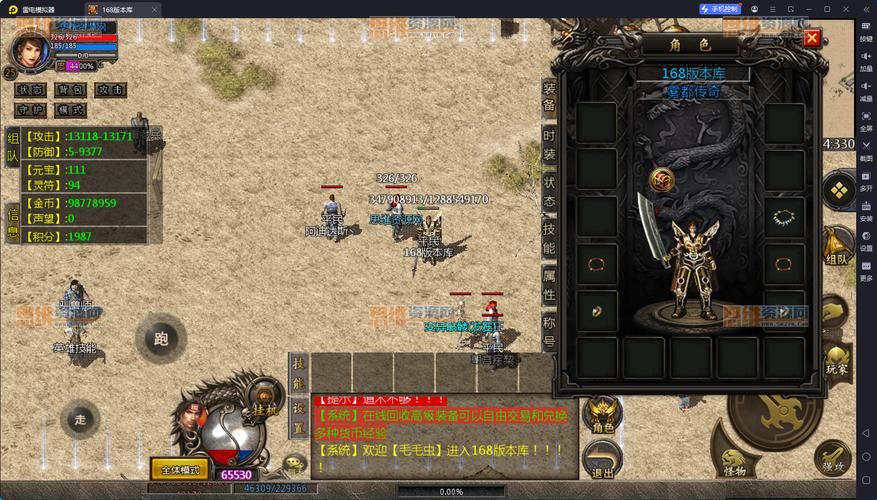Show the 称号 titles tab
877x500 pixels.
click(549, 332)
